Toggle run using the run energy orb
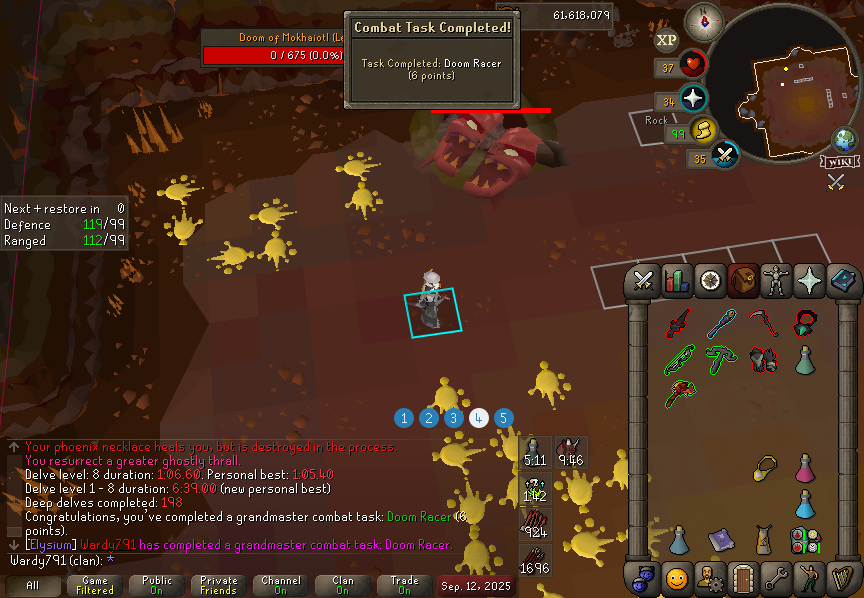 [703, 131]
